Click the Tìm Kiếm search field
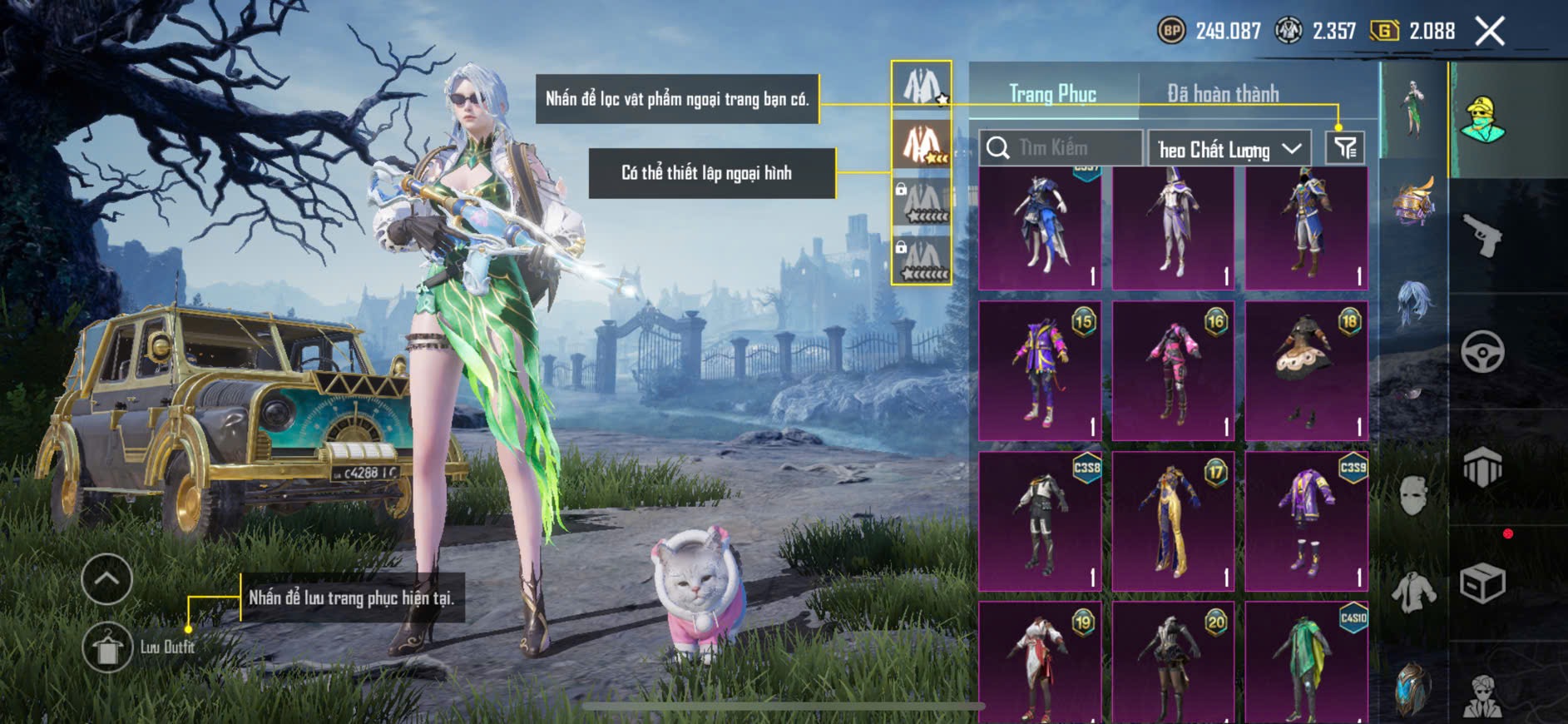Viewport: 1568px width, 724px height. pos(1061,148)
